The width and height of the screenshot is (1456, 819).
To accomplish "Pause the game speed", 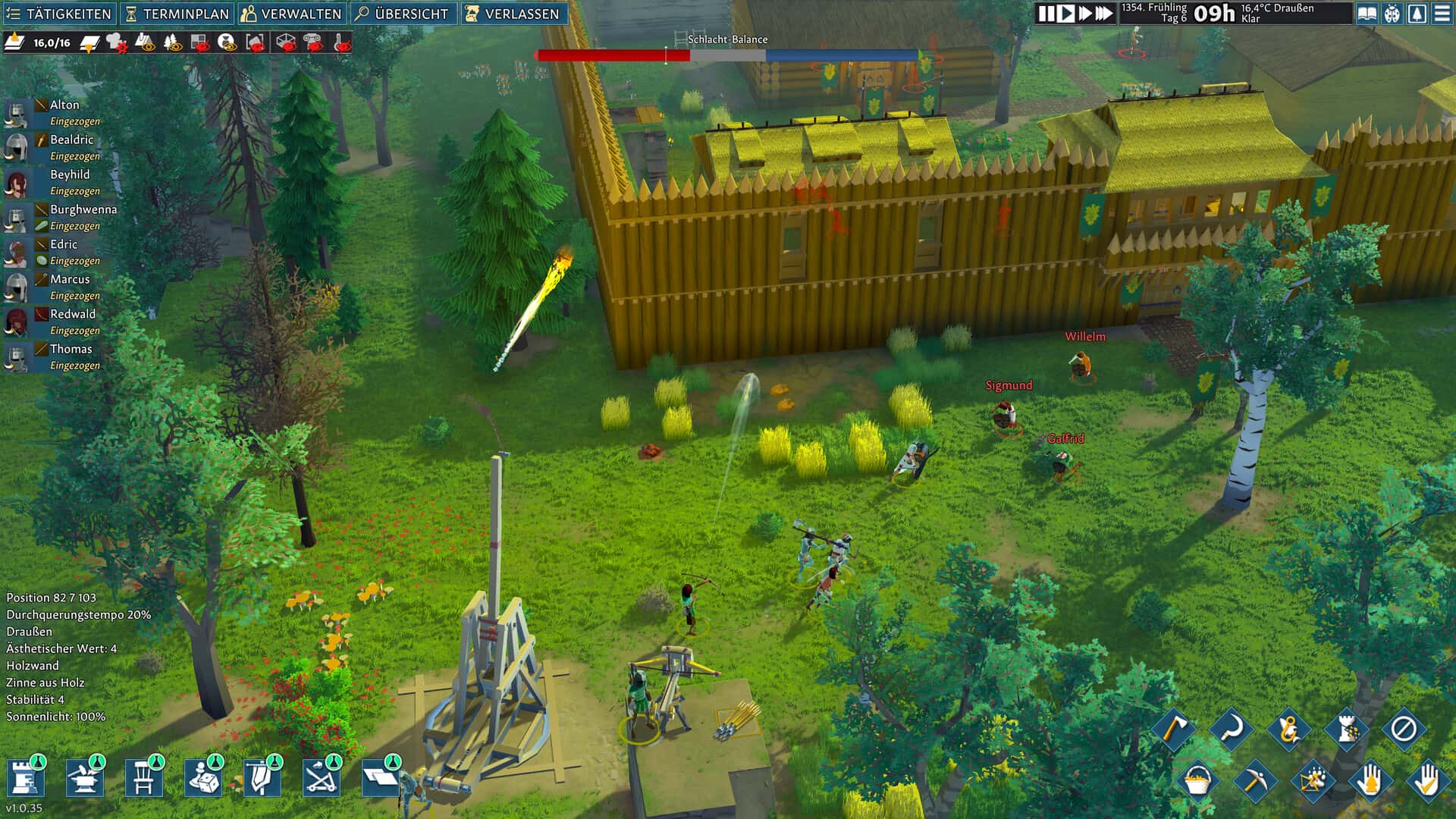I will pyautogui.click(x=1046, y=14).
